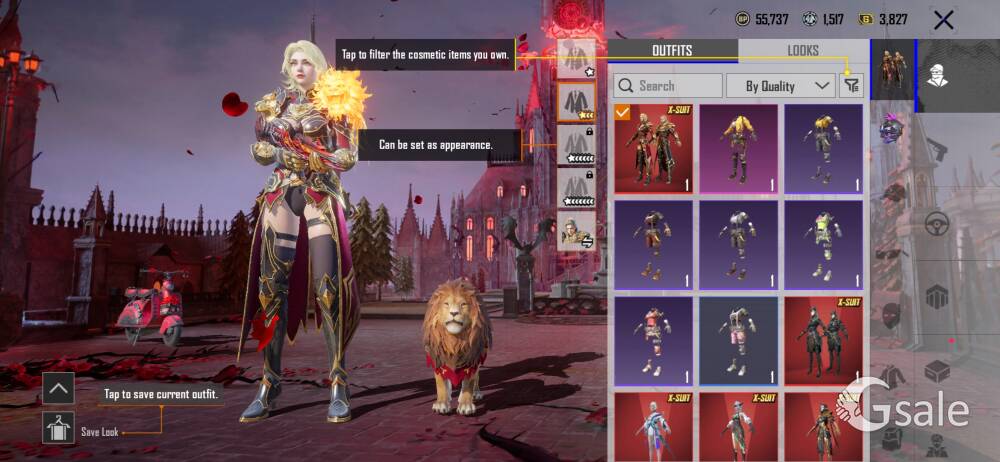The width and height of the screenshot is (1000, 462).
Task: Open the masked character category tab
Action: click(x=938, y=70)
